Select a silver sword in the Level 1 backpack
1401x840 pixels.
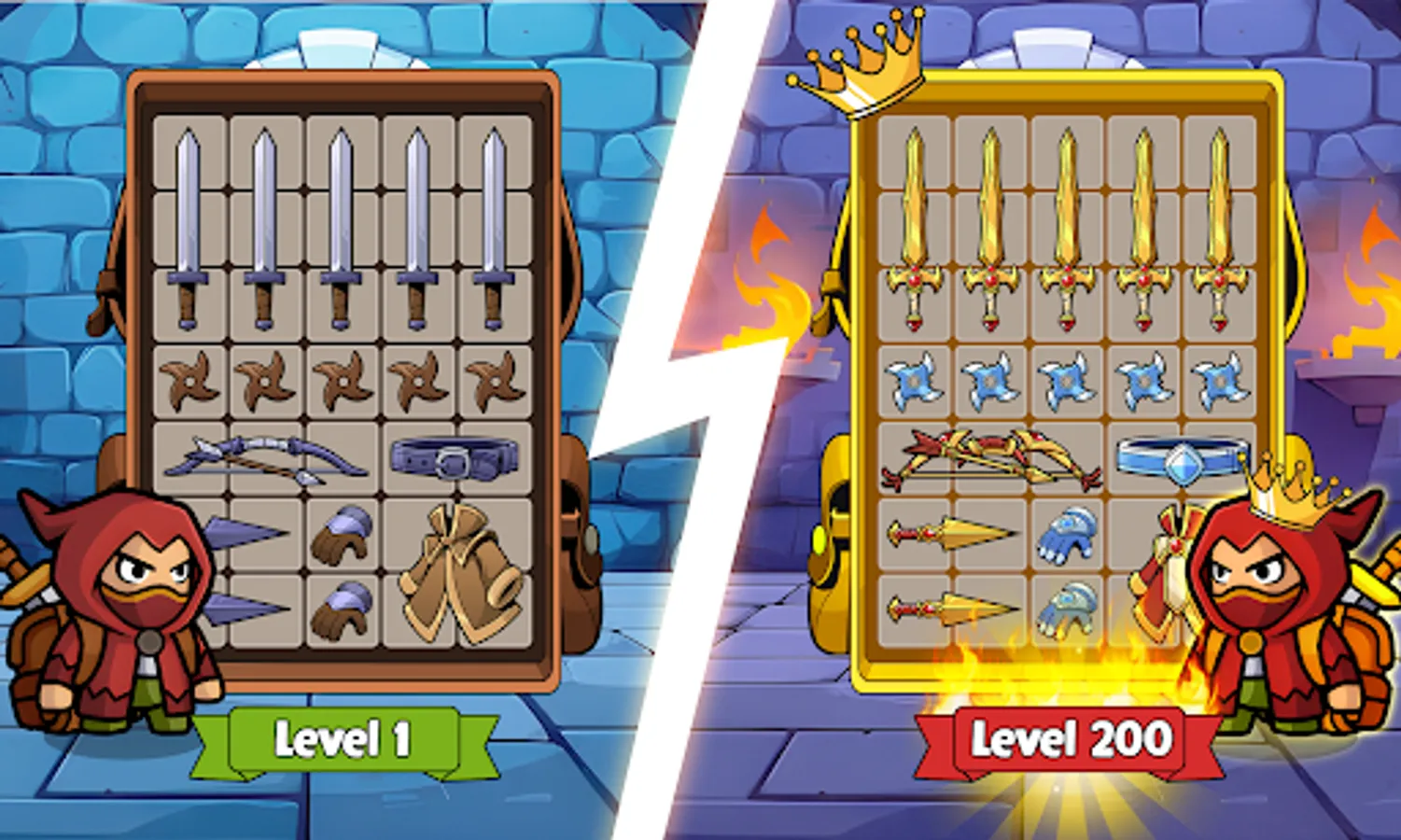pyautogui.click(x=190, y=224)
